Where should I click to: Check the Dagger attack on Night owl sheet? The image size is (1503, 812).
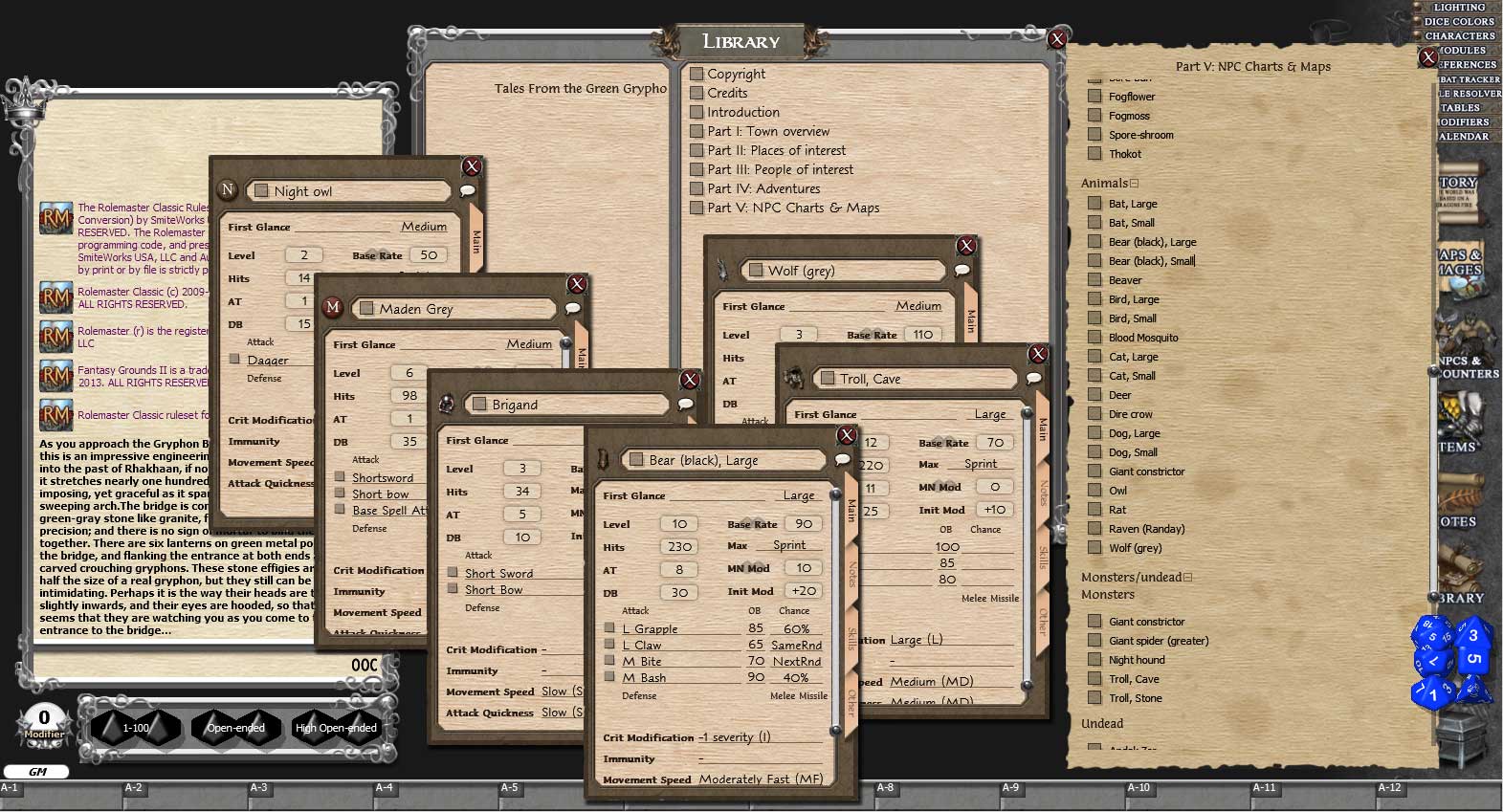click(x=234, y=360)
